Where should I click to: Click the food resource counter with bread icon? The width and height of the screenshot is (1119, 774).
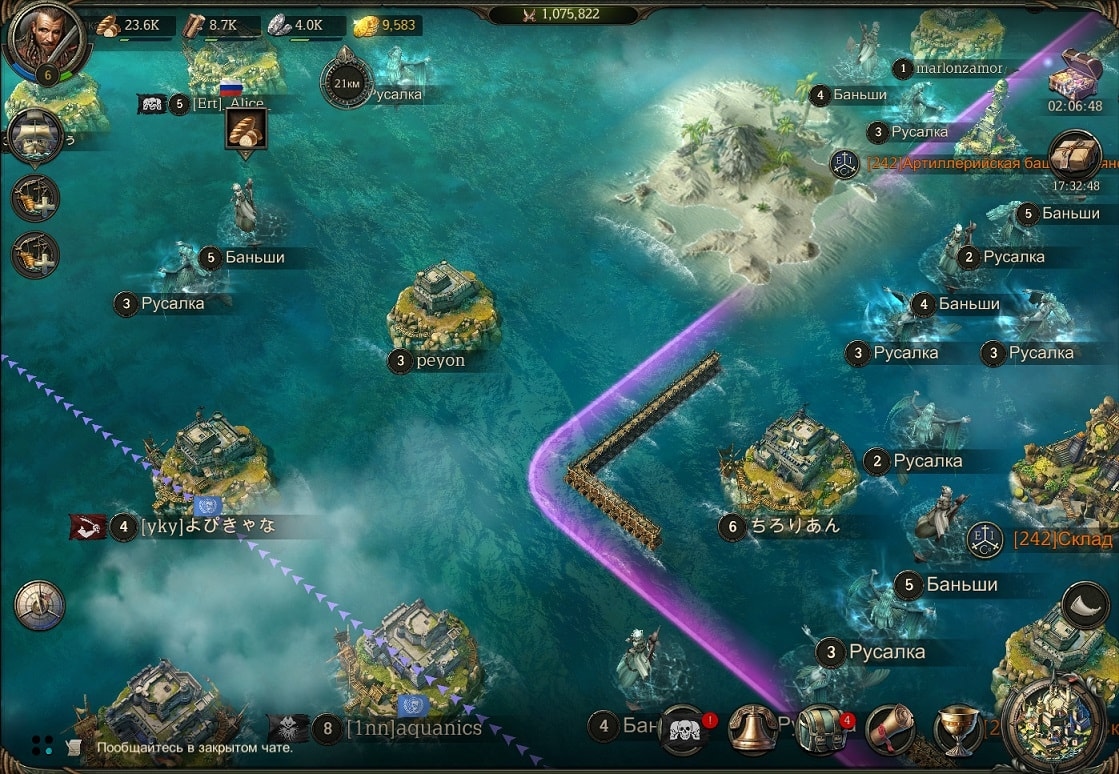129,26
